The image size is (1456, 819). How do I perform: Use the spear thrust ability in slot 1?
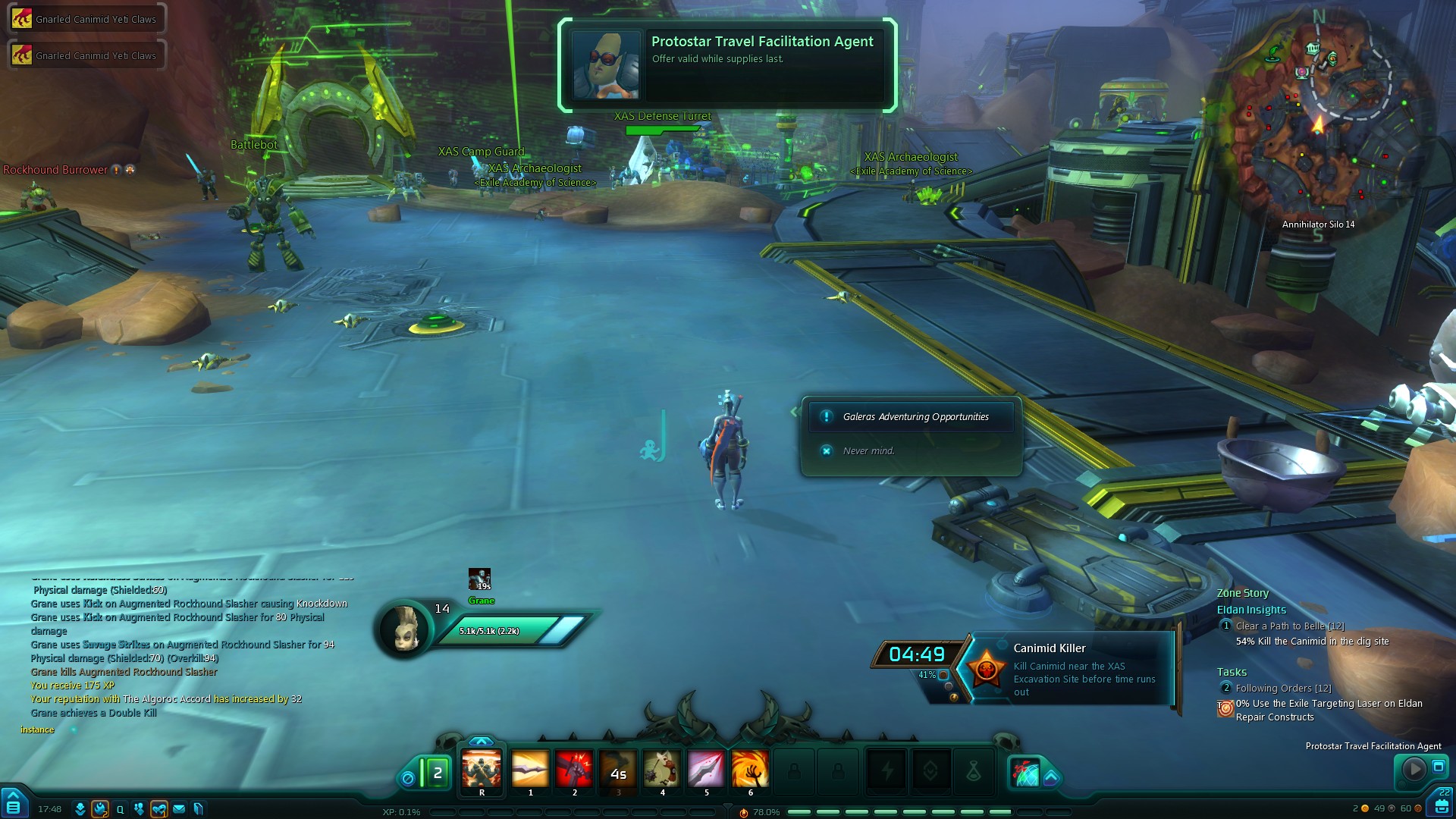(530, 770)
